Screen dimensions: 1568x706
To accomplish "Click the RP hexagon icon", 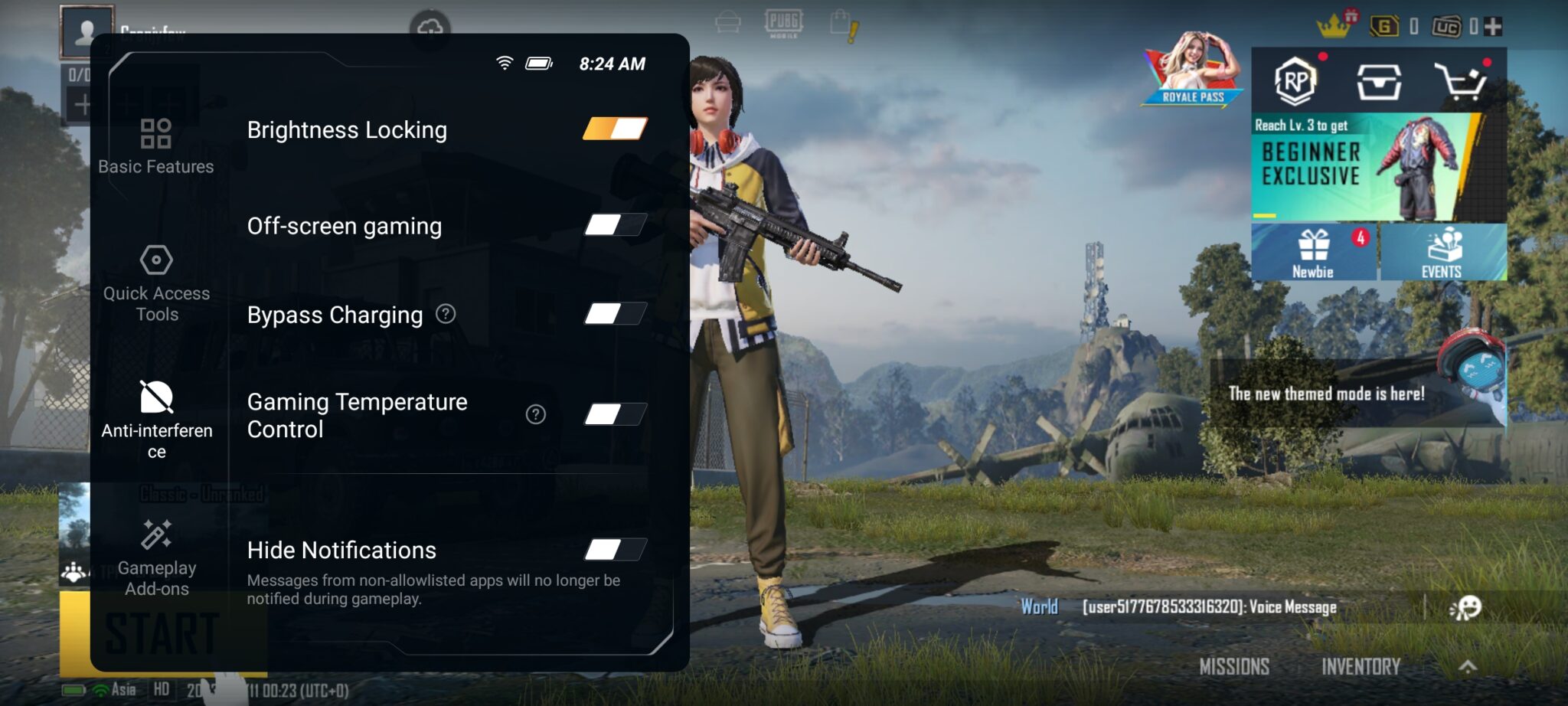I will tap(1295, 81).
